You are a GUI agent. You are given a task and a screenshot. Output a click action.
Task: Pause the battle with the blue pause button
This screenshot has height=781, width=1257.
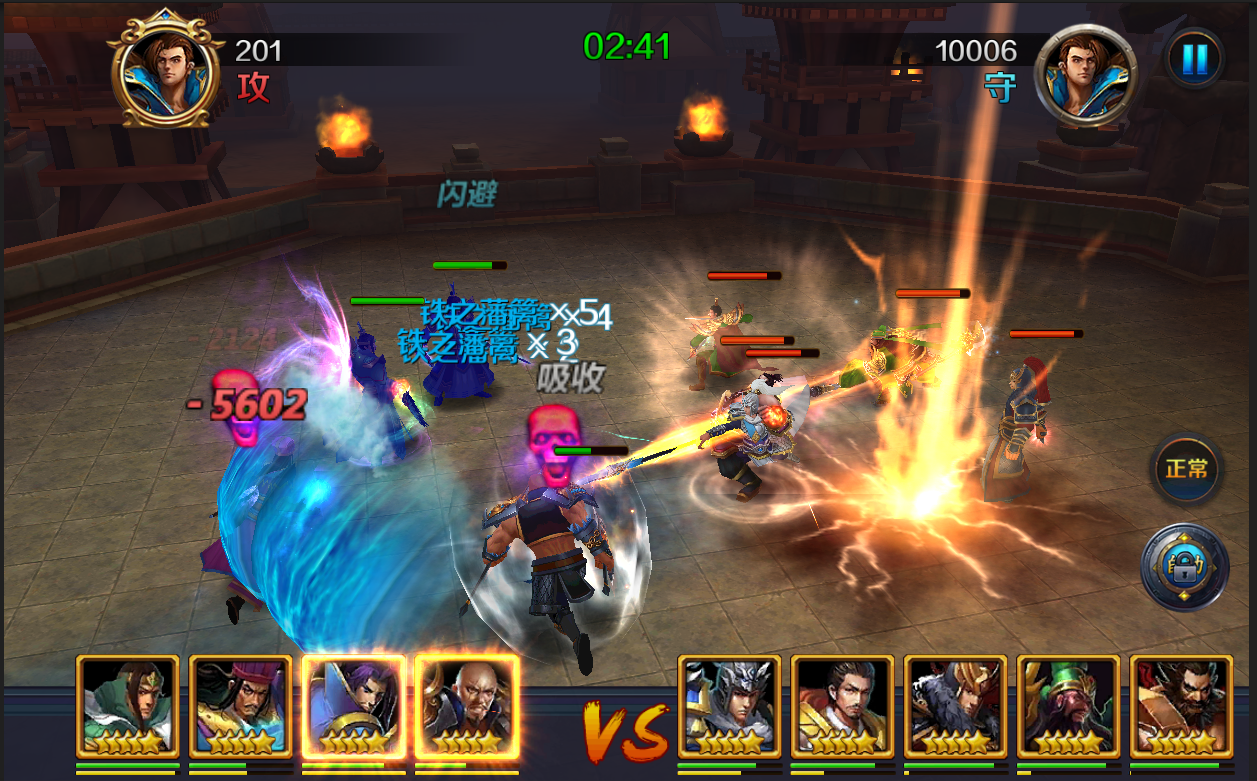pyautogui.click(x=1194, y=59)
